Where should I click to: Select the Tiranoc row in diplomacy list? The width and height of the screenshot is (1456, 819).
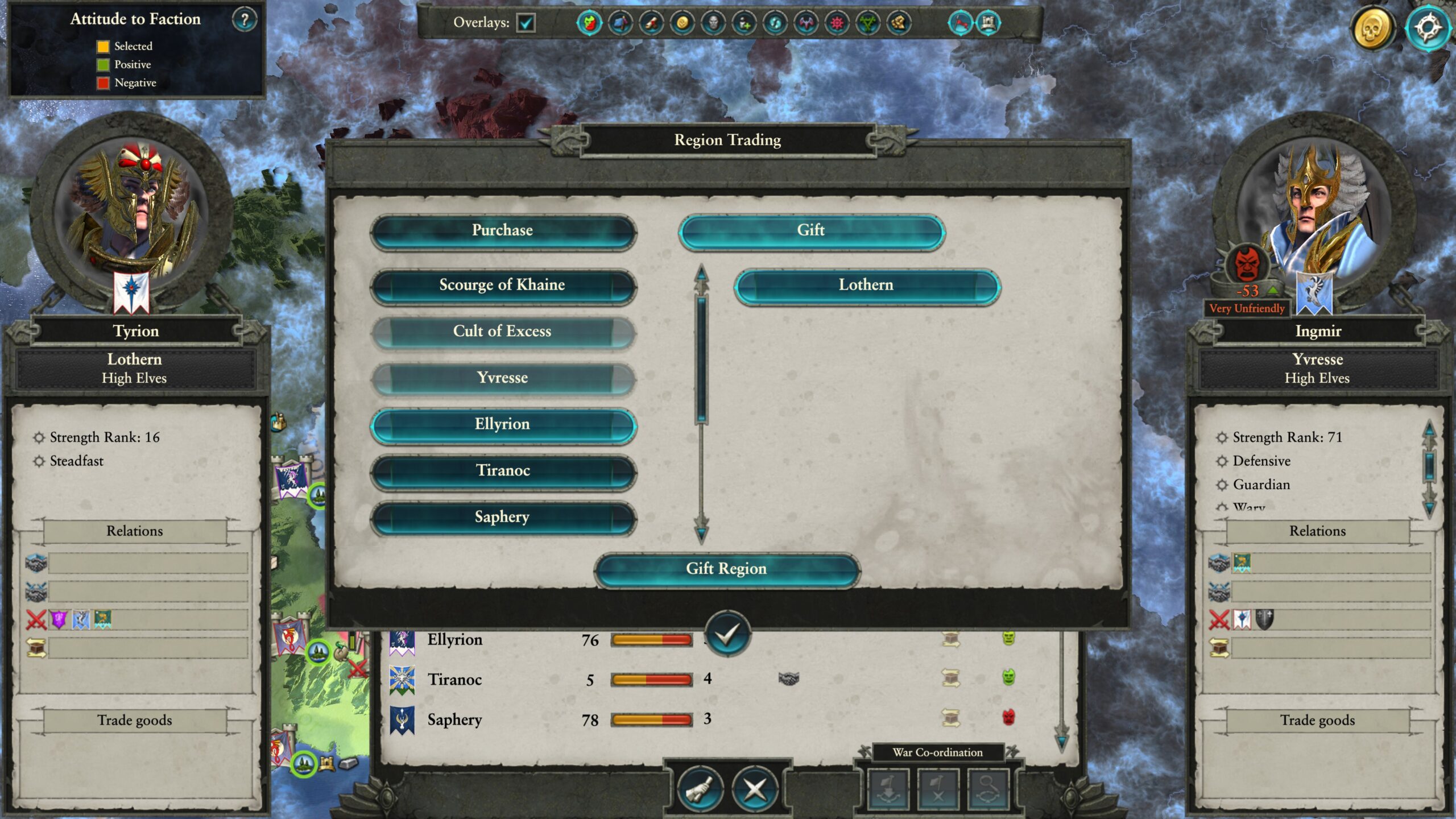tap(455, 680)
